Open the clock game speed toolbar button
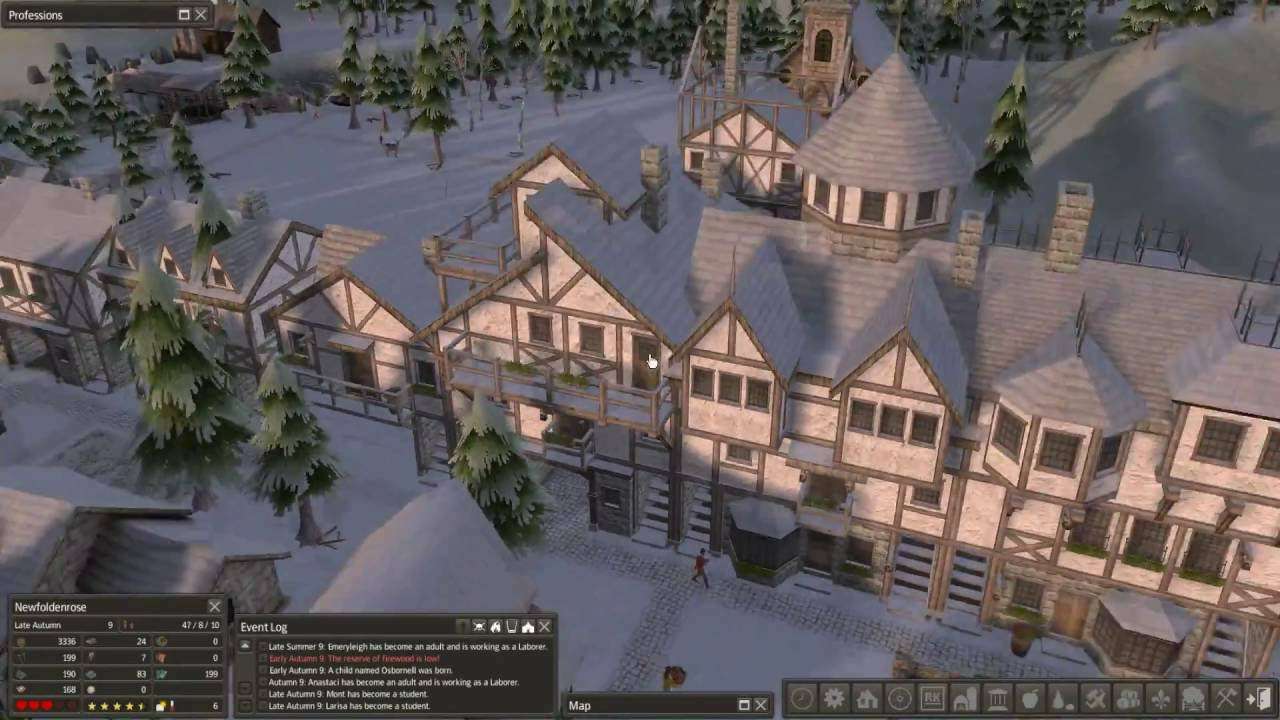 (x=802, y=699)
